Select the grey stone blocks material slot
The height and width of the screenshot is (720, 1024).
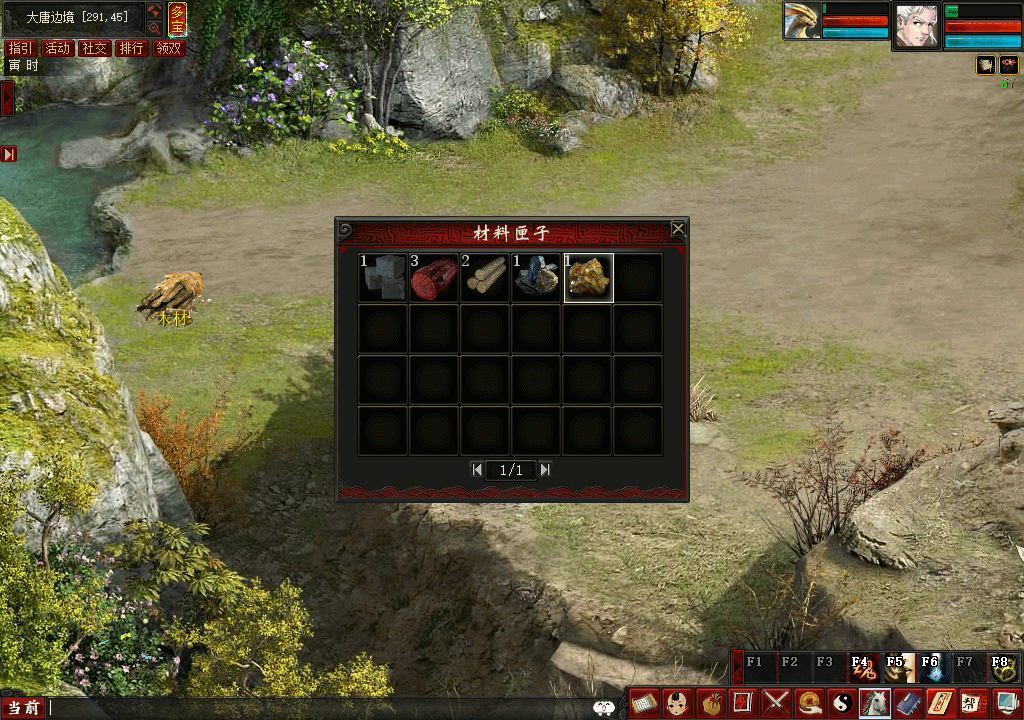383,278
